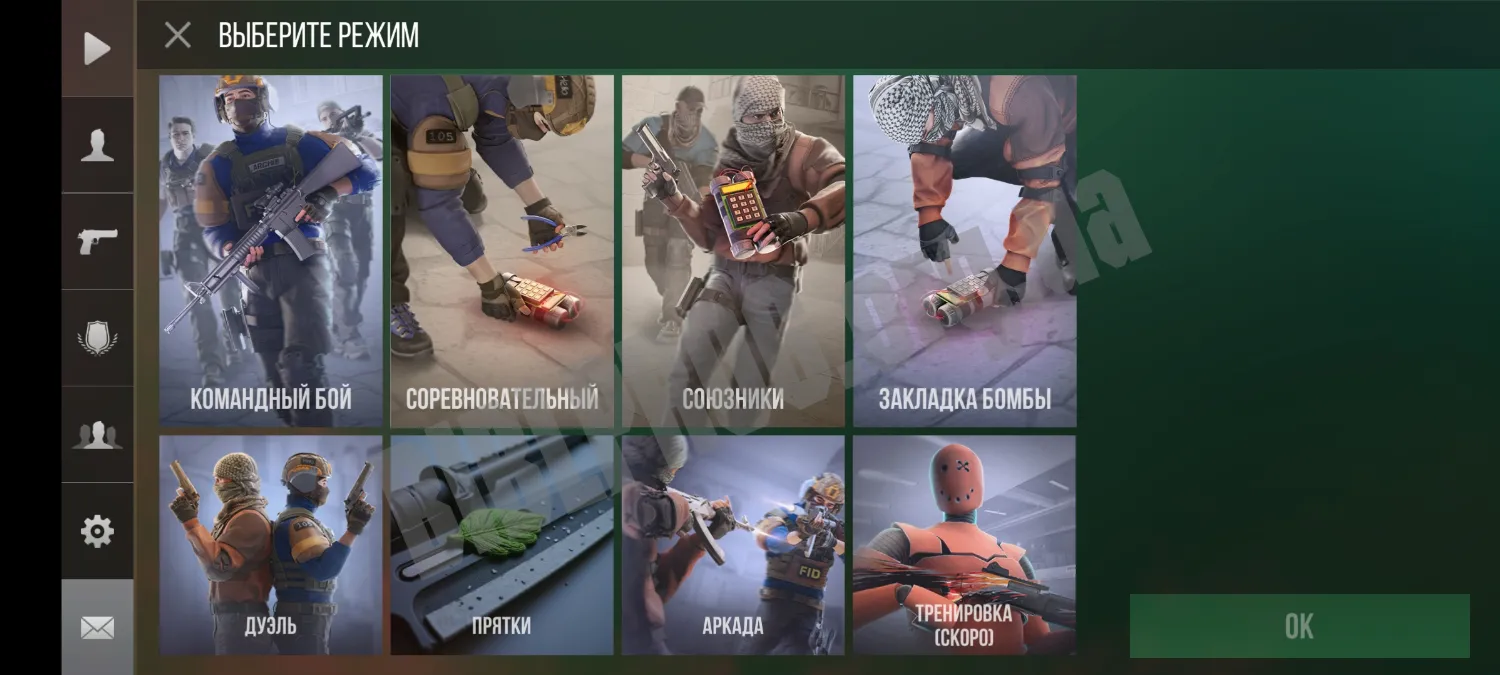Open the pistol weapons tab

pos(97,241)
